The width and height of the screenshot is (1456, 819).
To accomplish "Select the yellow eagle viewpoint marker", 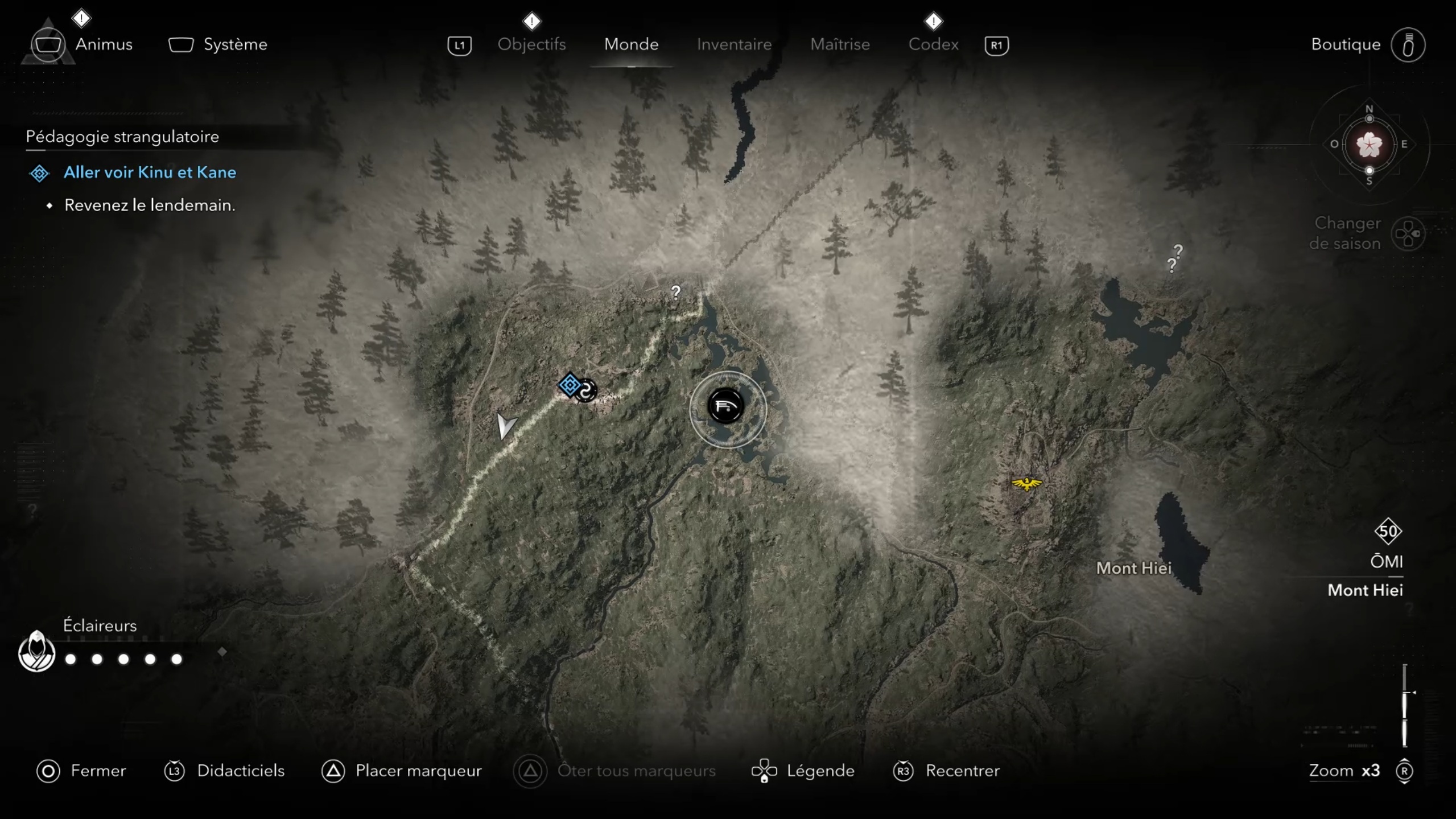I will point(1026,483).
